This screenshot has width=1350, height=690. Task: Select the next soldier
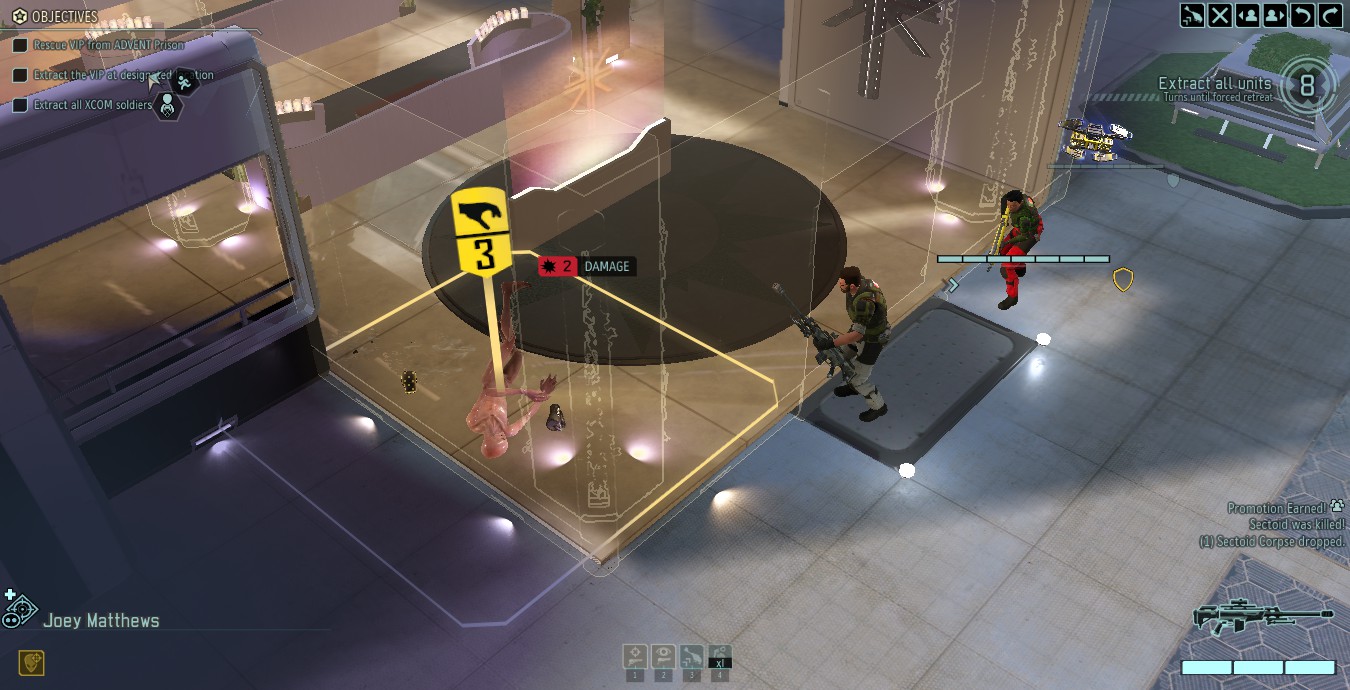tap(1275, 14)
